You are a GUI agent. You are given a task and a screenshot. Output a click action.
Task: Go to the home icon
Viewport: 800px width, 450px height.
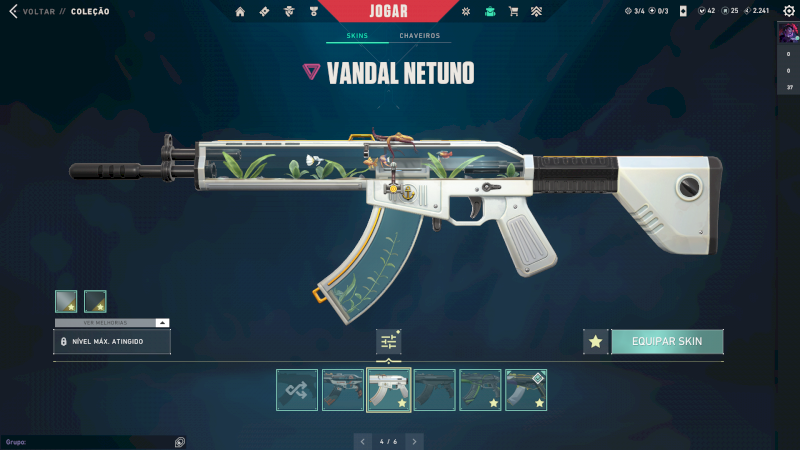[x=240, y=11]
